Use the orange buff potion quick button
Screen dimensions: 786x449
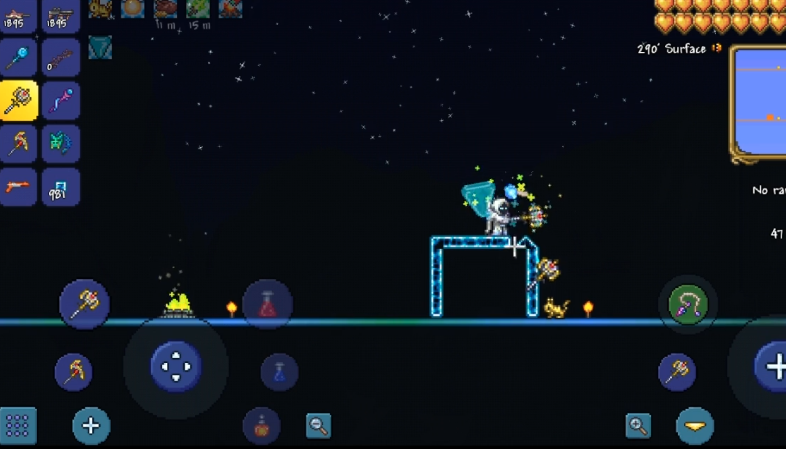click(261, 425)
